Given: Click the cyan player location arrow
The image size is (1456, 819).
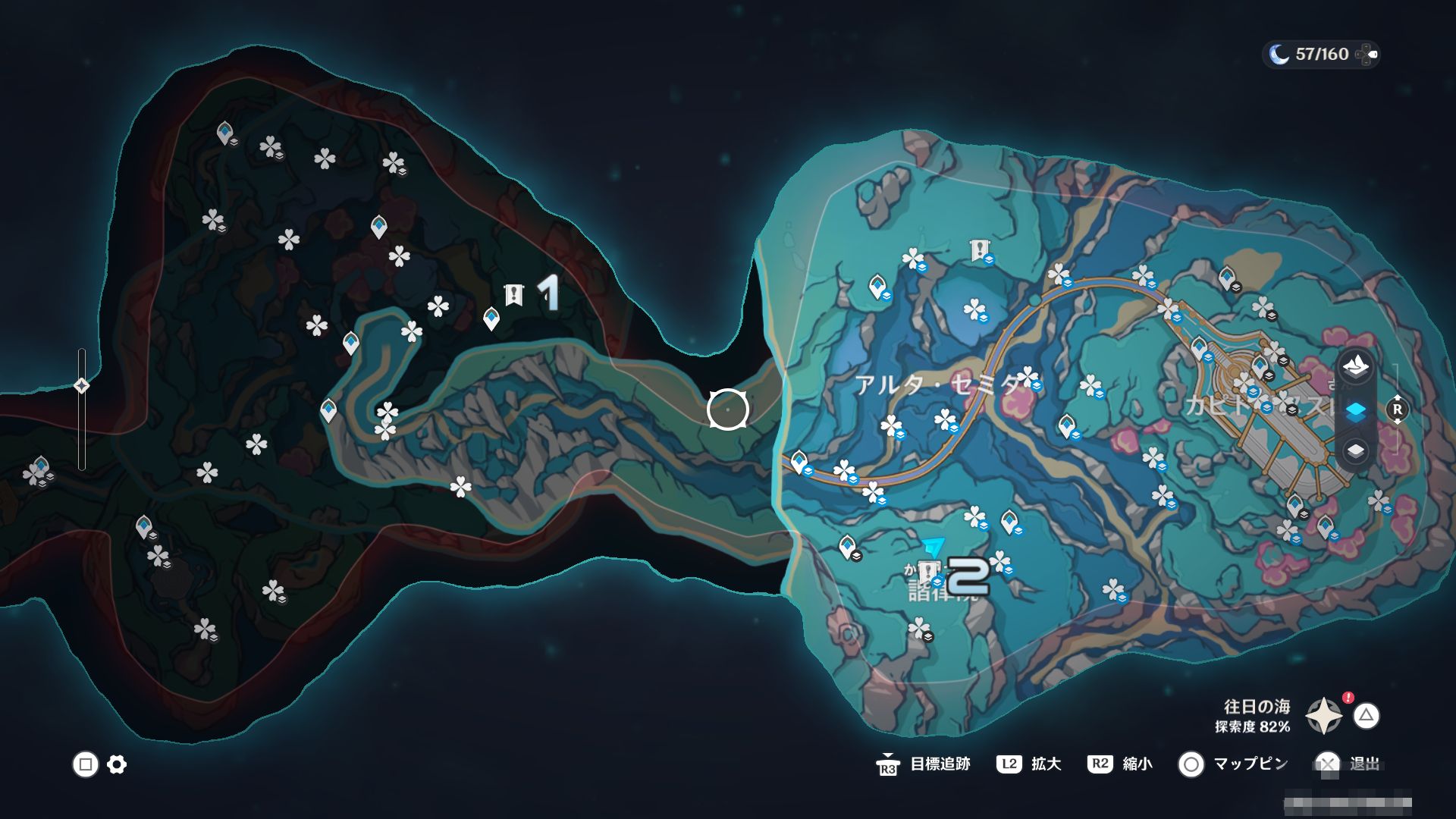Looking at the screenshot, I should [934, 547].
